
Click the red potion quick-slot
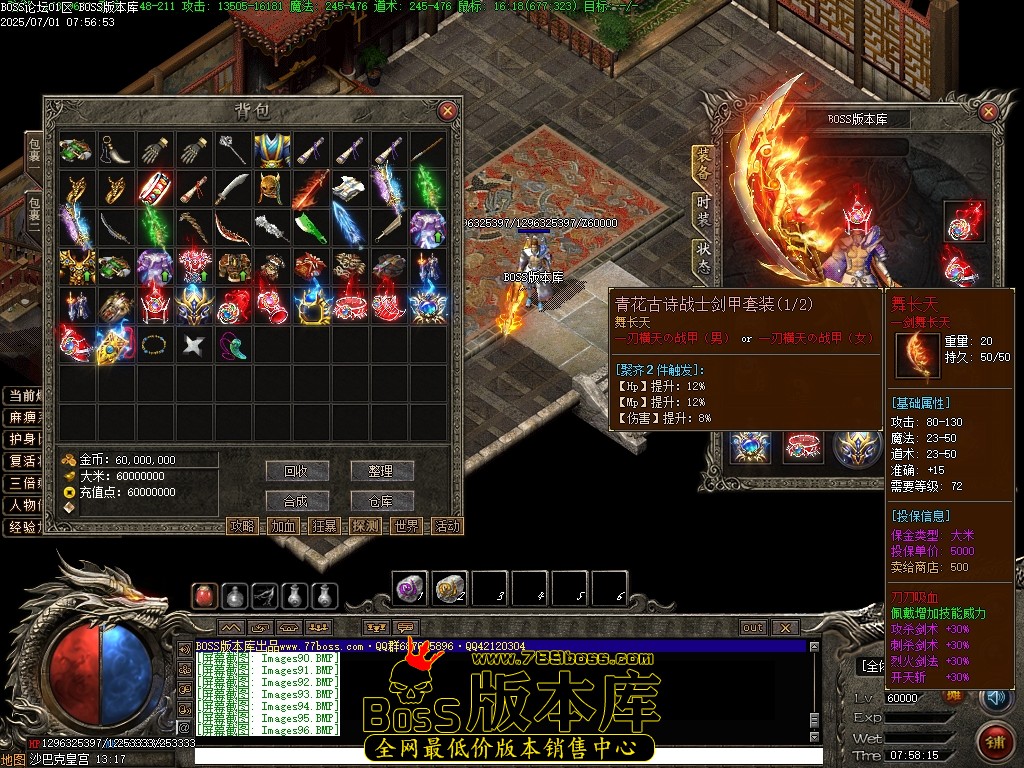coord(205,595)
